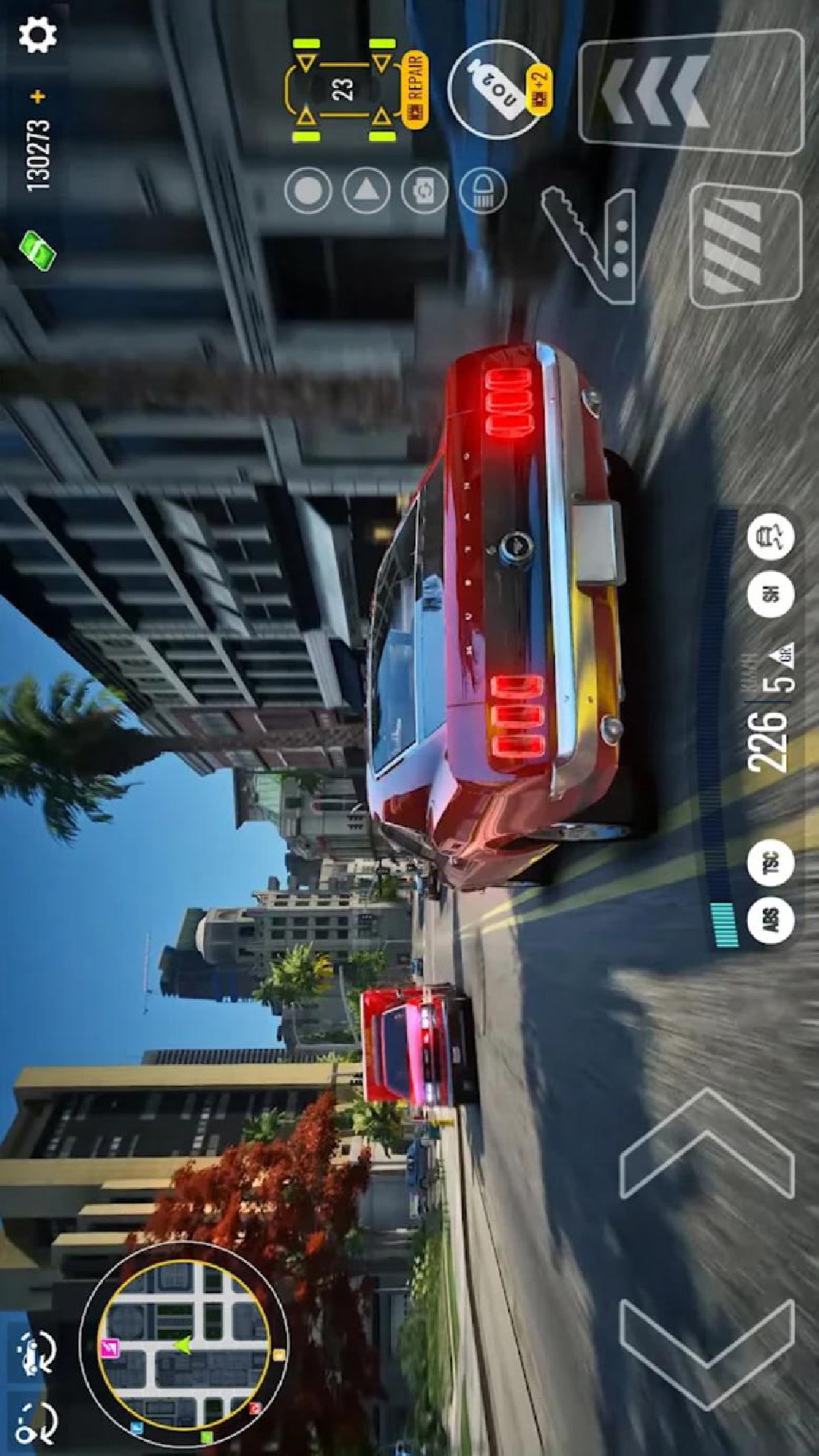
Task: Toggle the SH button
Action: pyautogui.click(x=770, y=593)
